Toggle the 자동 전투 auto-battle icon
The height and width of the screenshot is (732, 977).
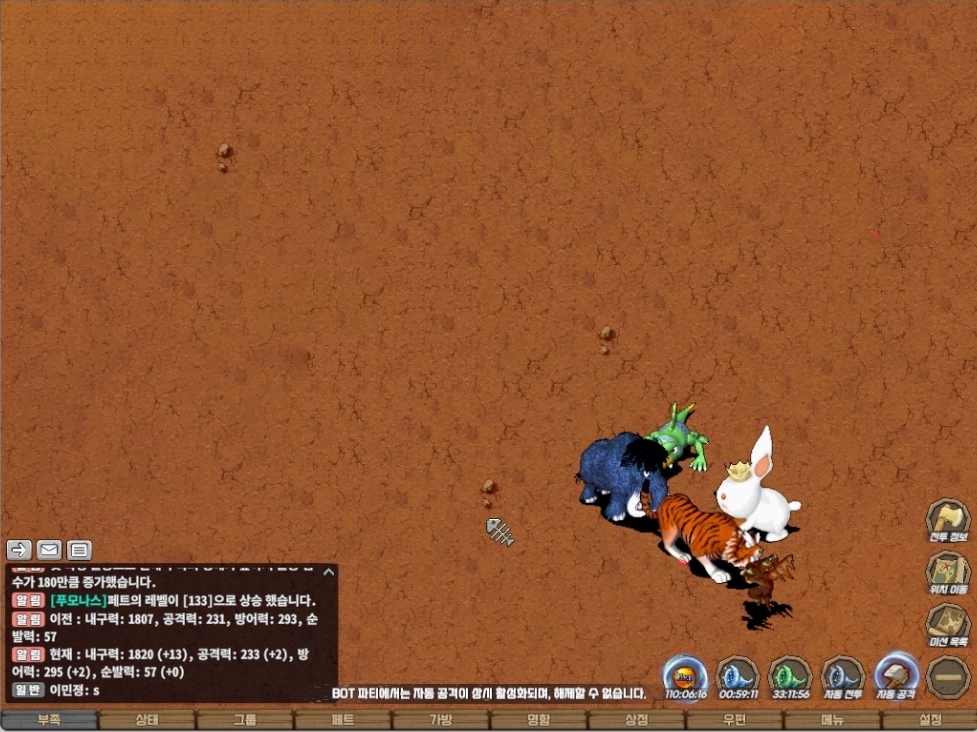click(842, 675)
